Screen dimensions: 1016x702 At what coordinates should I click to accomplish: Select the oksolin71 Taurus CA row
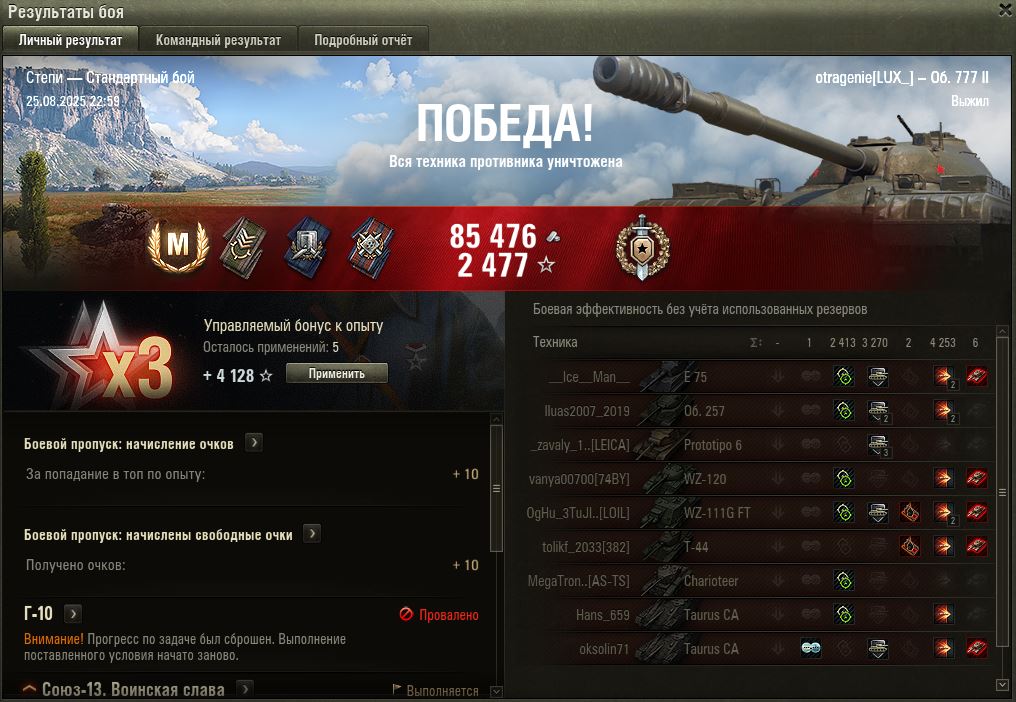(x=700, y=649)
